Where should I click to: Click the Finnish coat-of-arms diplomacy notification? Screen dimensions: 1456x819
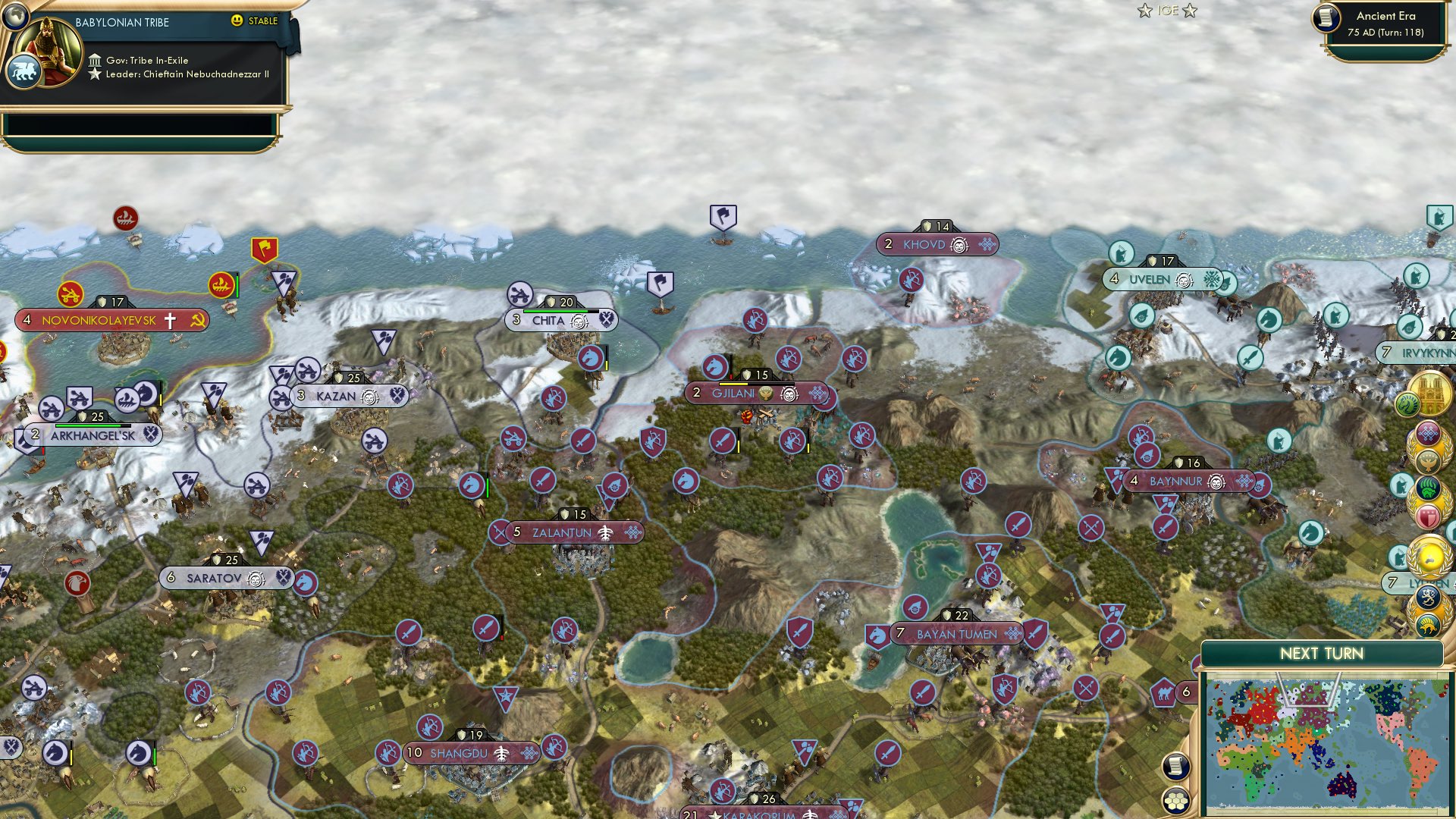click(1426, 598)
